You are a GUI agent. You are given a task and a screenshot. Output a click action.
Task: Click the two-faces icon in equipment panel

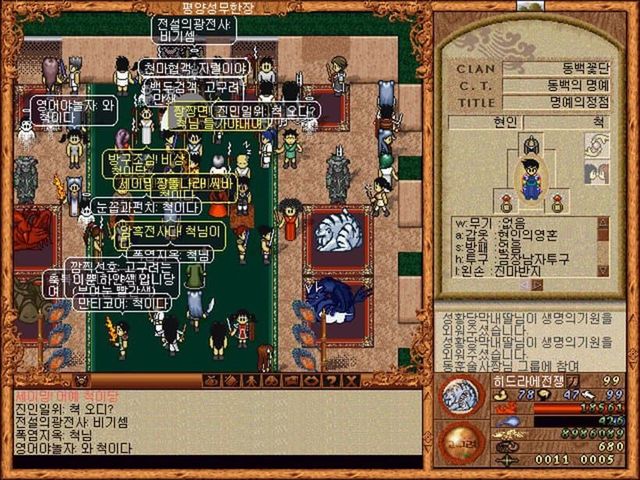pos(595,173)
